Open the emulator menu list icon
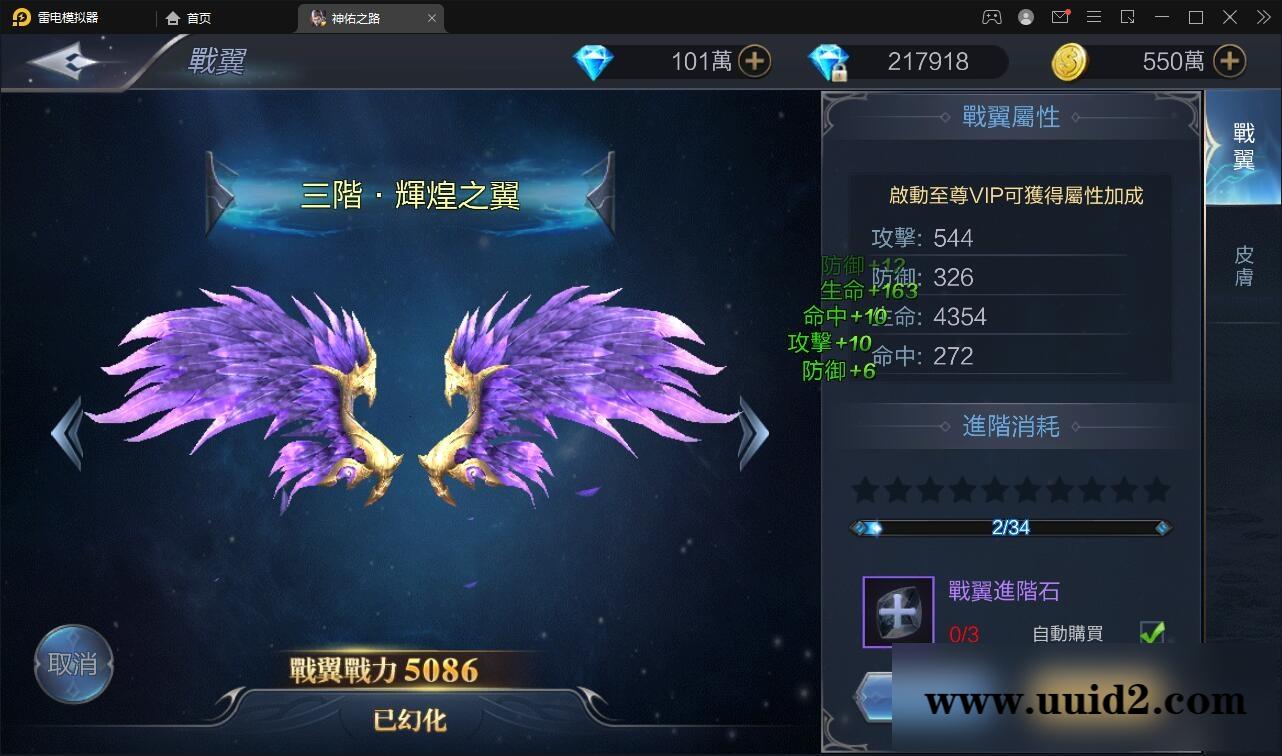The height and width of the screenshot is (756, 1282). tap(1094, 17)
